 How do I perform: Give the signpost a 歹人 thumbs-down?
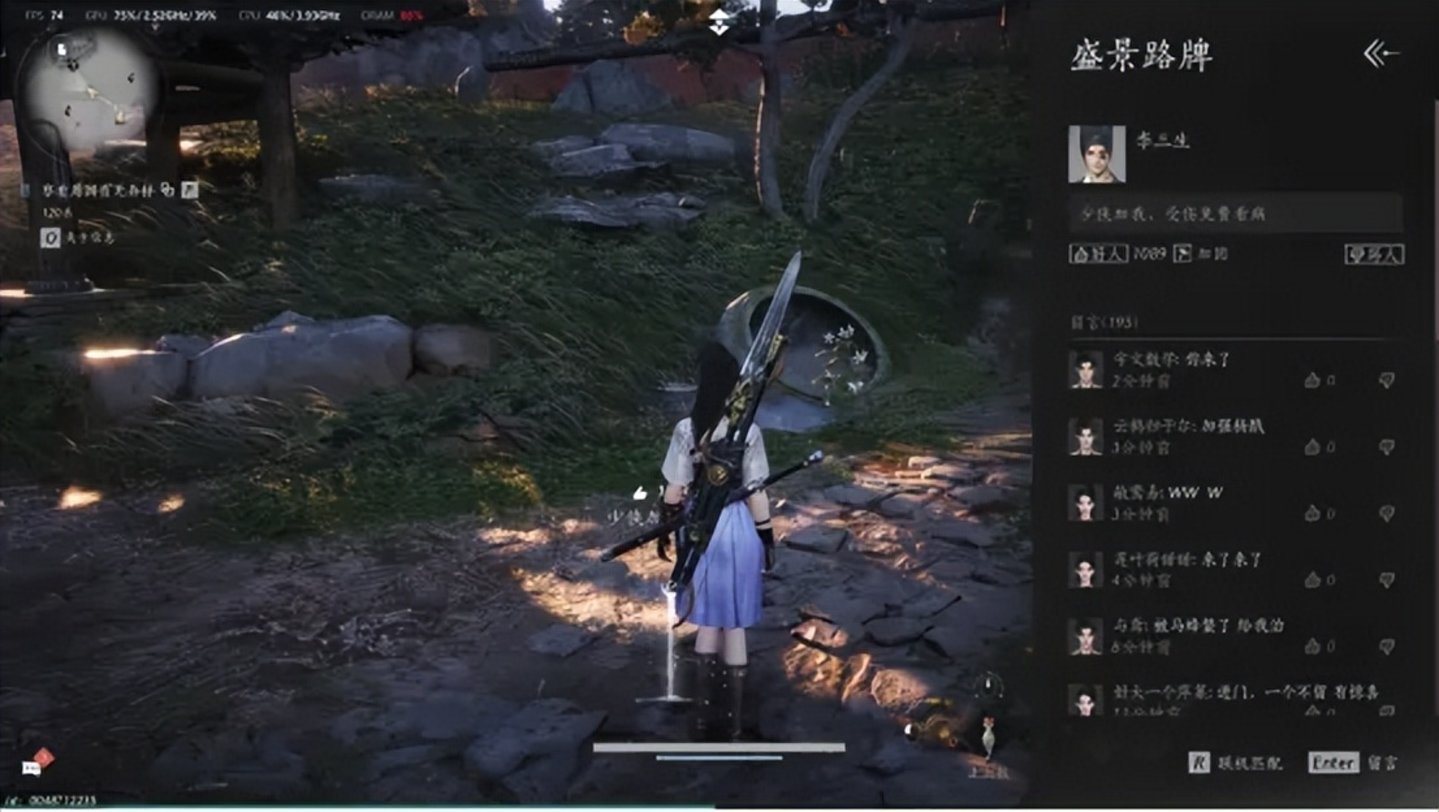(x=1374, y=254)
